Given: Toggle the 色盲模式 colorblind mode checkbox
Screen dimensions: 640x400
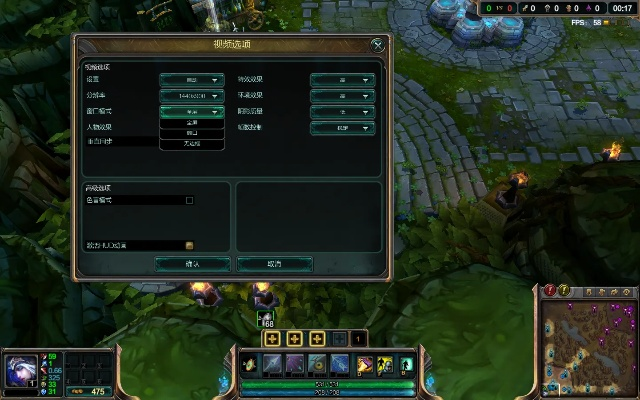Looking at the screenshot, I should [189, 200].
